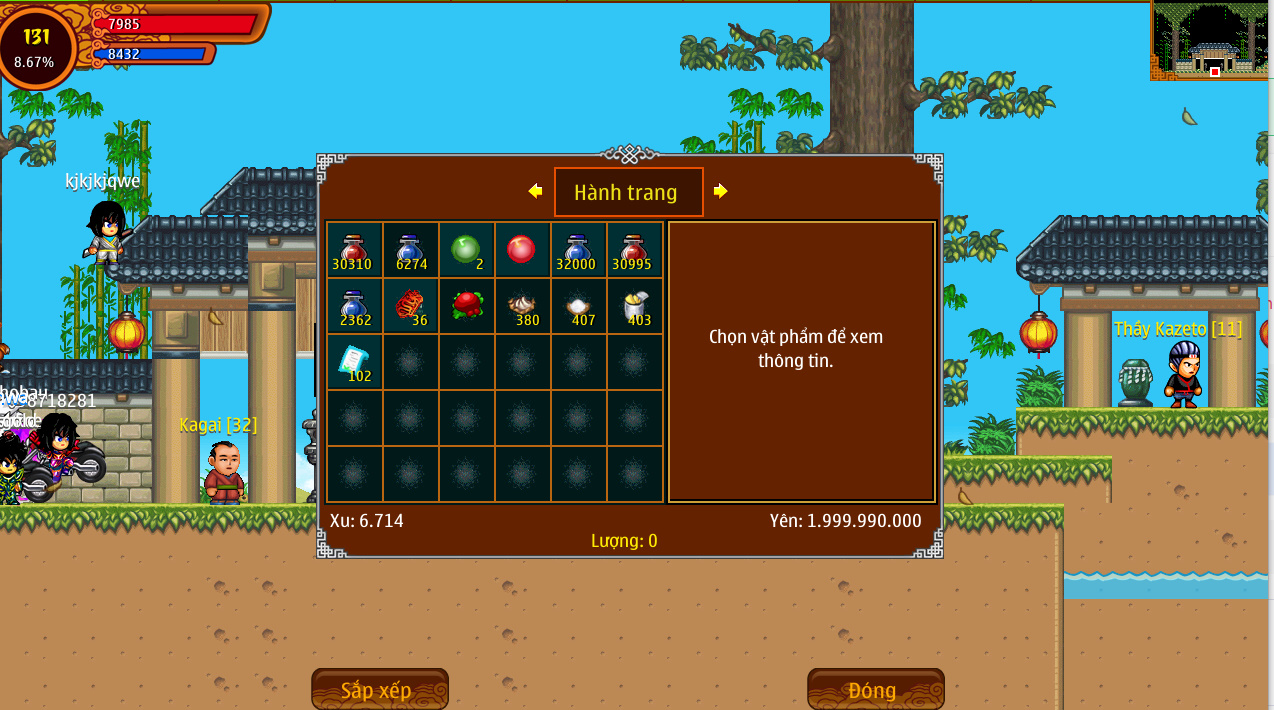Open the minimap

[x=1211, y=41]
